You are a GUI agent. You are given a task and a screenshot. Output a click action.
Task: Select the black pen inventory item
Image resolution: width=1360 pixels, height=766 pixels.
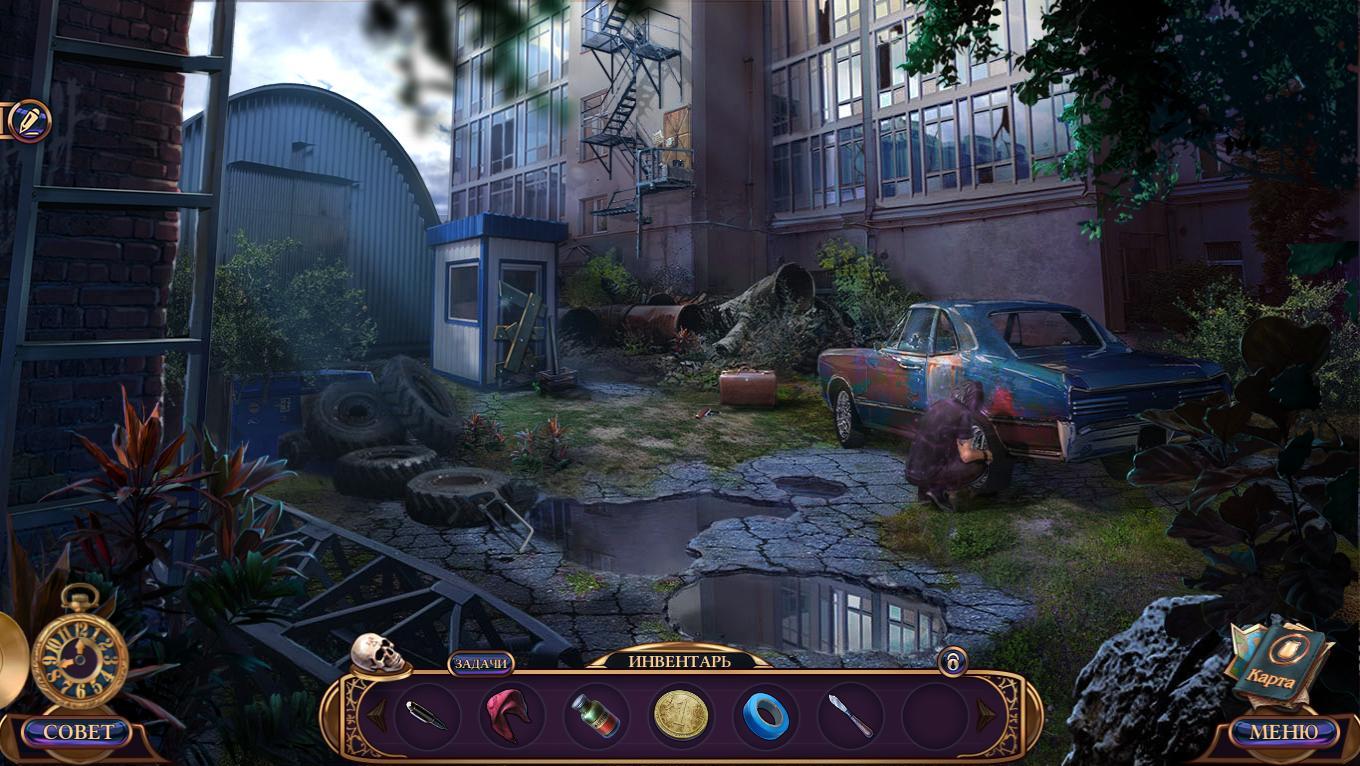(x=427, y=715)
